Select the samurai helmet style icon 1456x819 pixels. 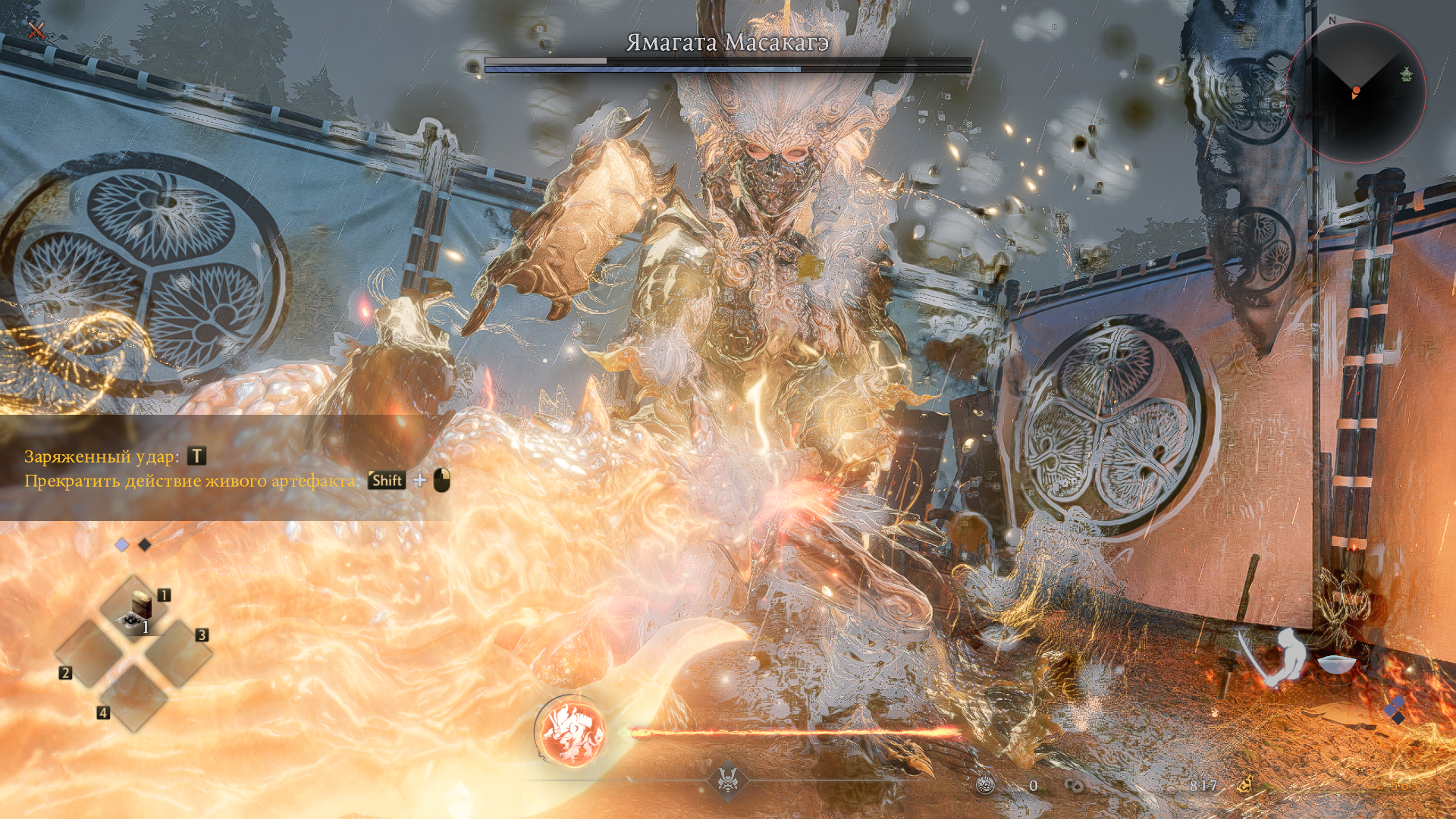(x=728, y=779)
